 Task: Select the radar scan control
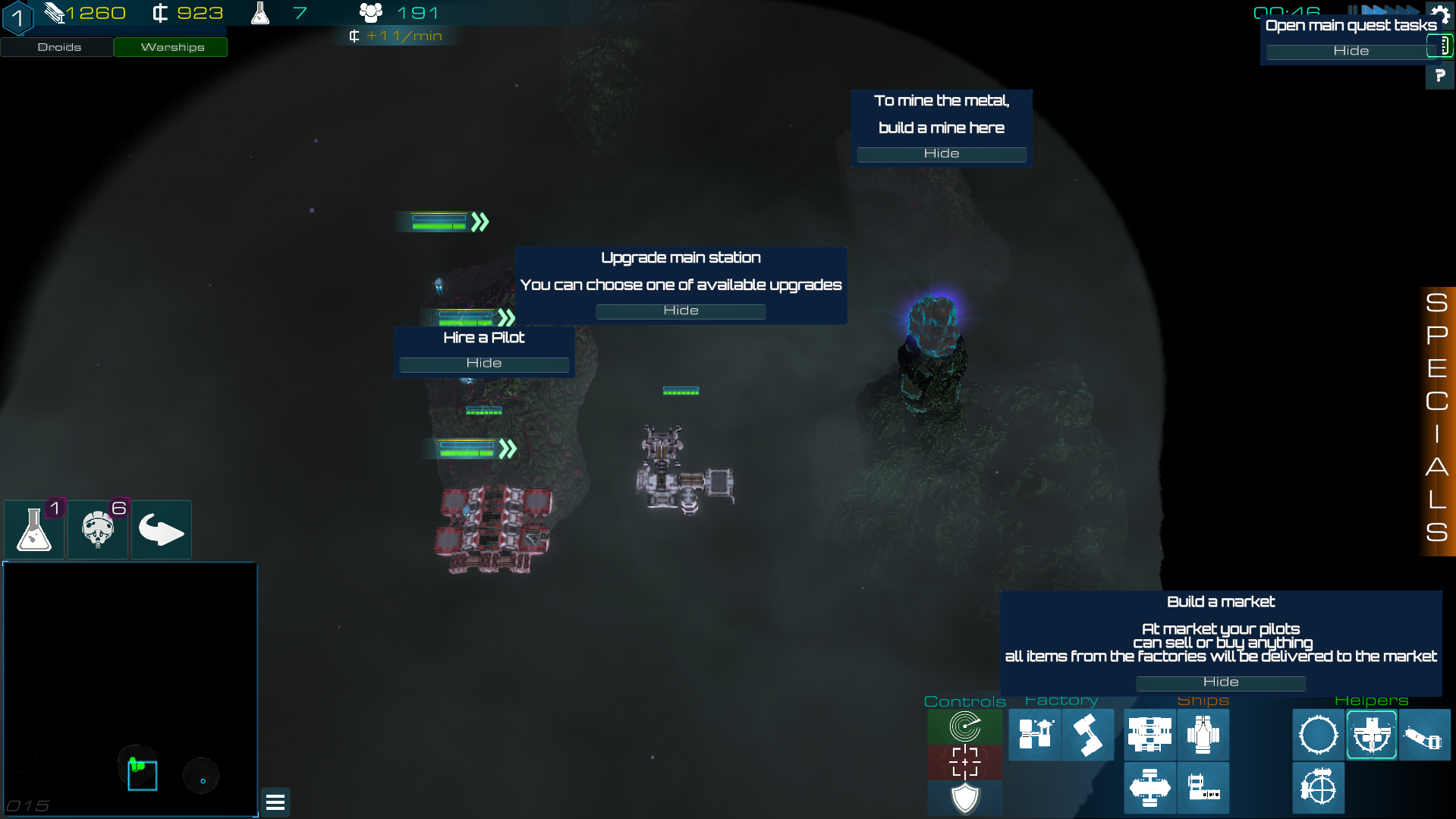(x=964, y=726)
